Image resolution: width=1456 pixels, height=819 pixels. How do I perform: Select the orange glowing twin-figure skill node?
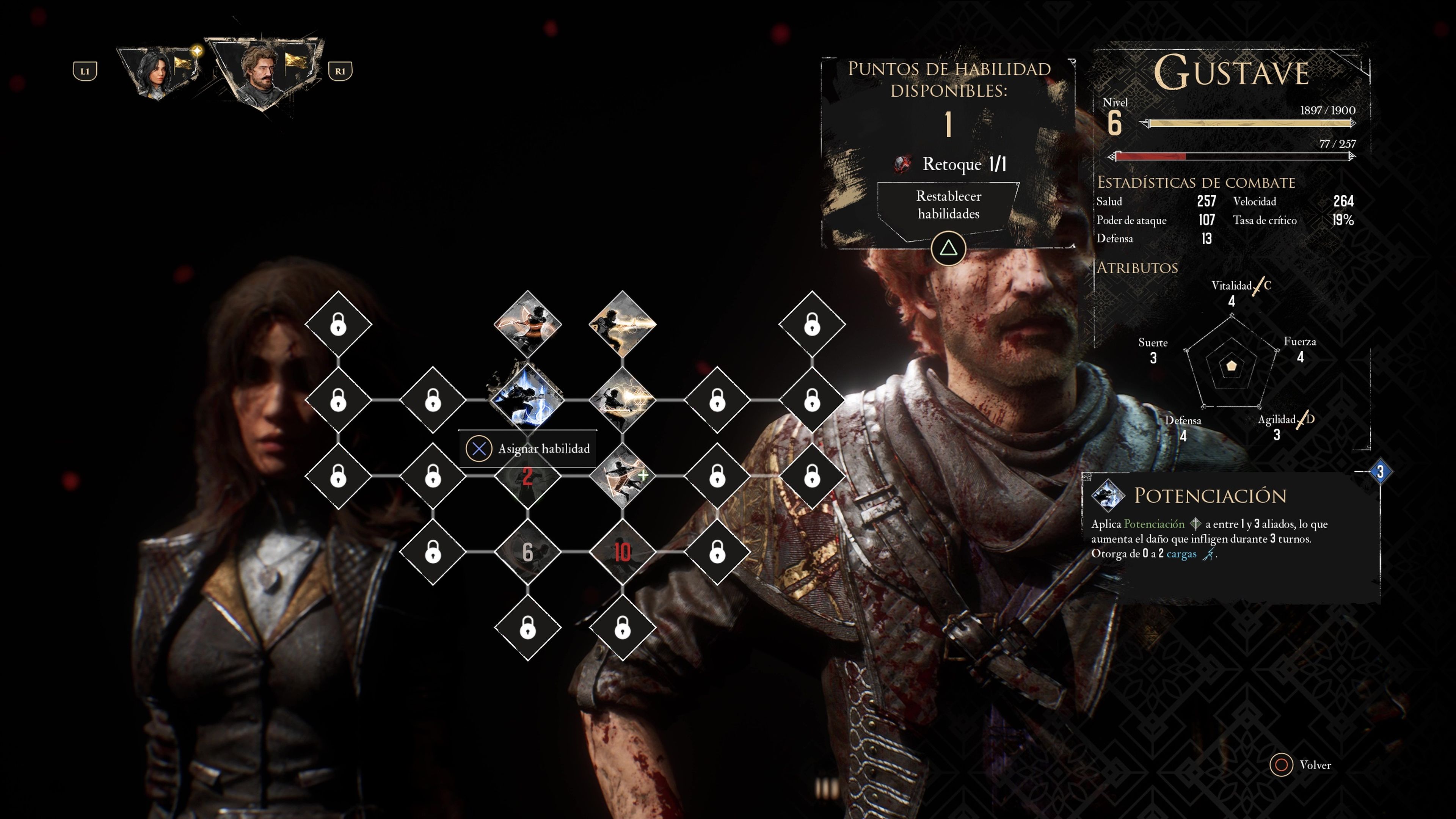(527, 324)
